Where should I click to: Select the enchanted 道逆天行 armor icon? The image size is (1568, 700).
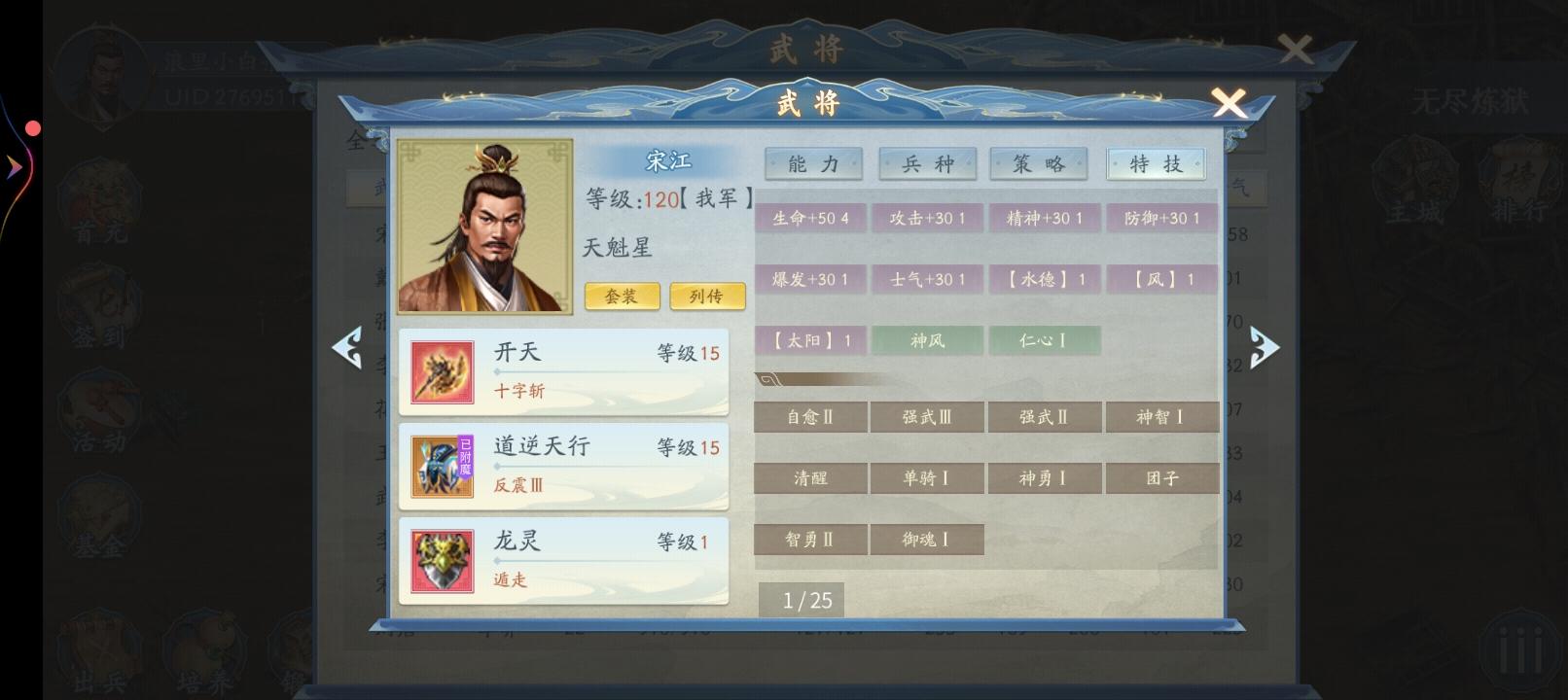tap(442, 467)
